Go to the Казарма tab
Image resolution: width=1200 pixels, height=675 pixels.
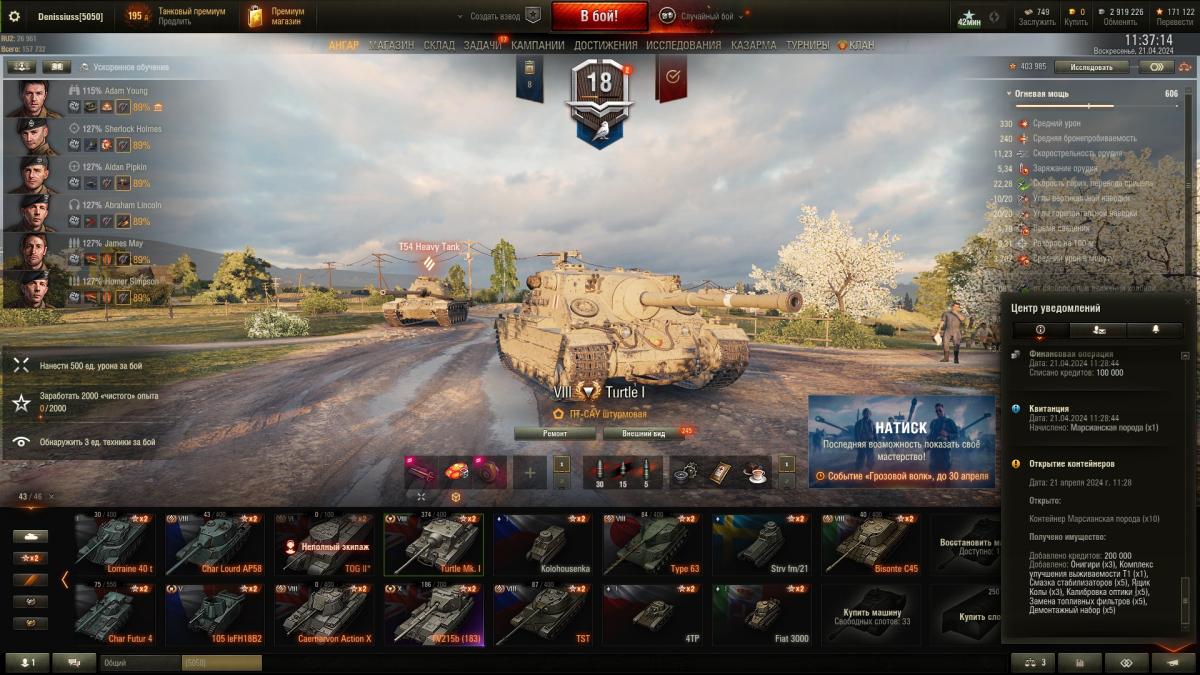(x=753, y=45)
